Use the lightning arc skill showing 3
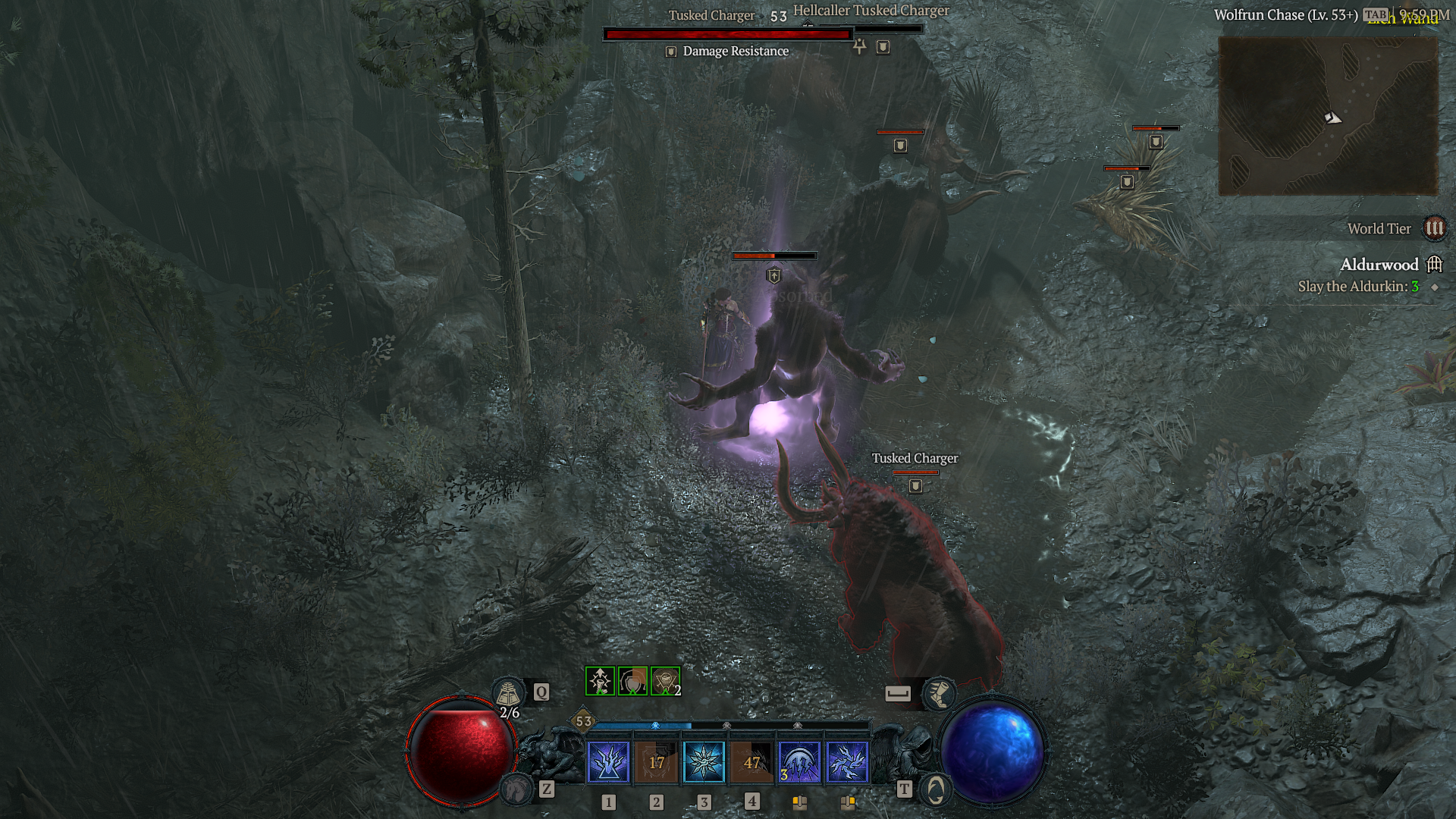Image resolution: width=1456 pixels, height=819 pixels. pos(798,764)
